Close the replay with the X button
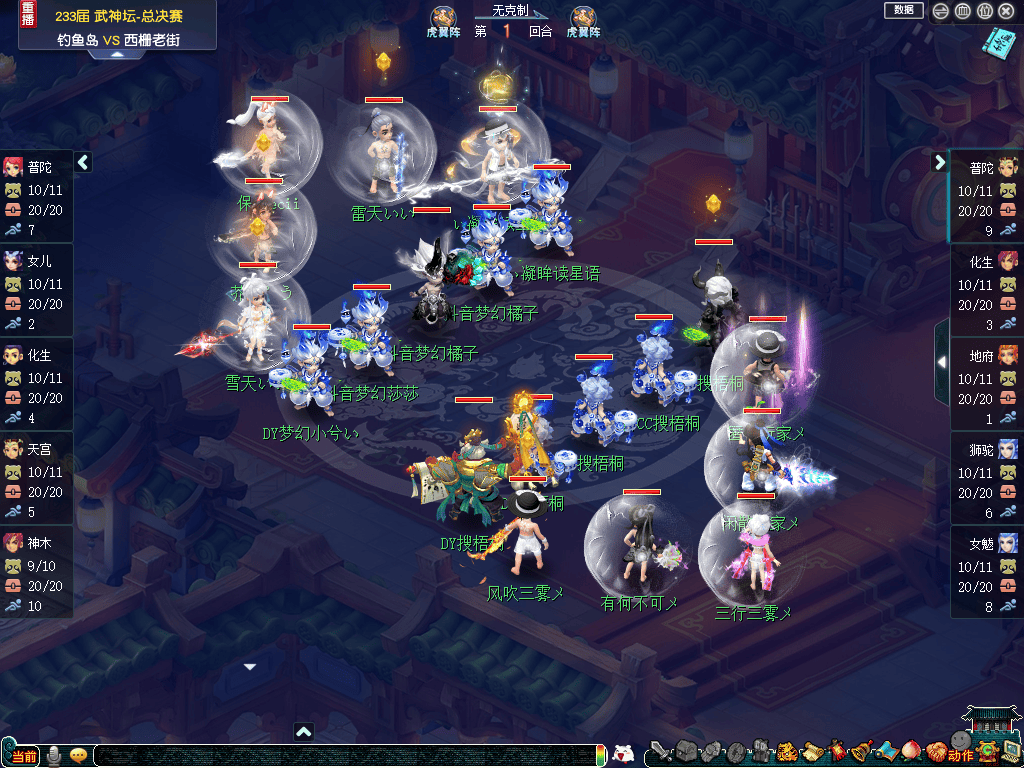1024x768 pixels. (1006, 11)
